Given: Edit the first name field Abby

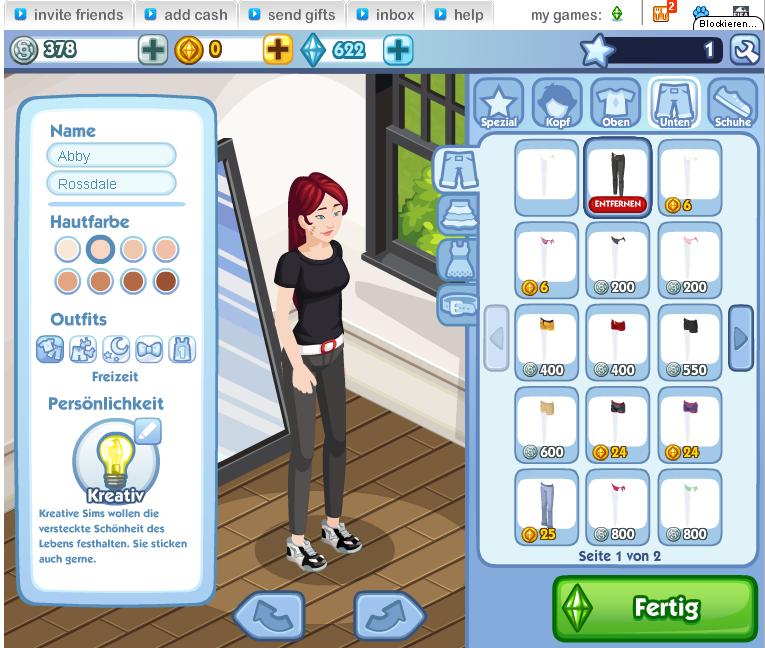Looking at the screenshot, I should pos(111,156).
